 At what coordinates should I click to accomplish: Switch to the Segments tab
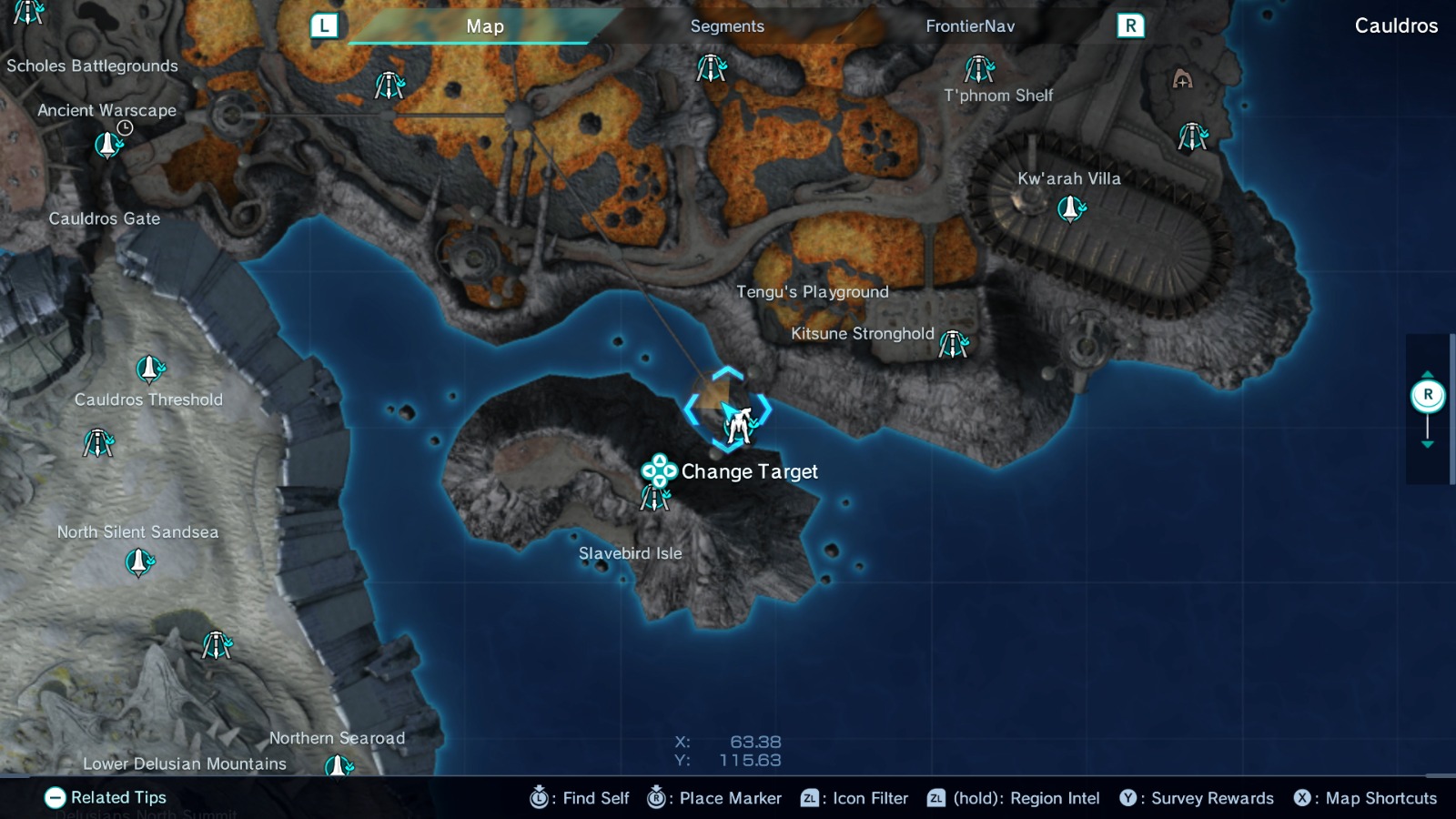(x=727, y=26)
